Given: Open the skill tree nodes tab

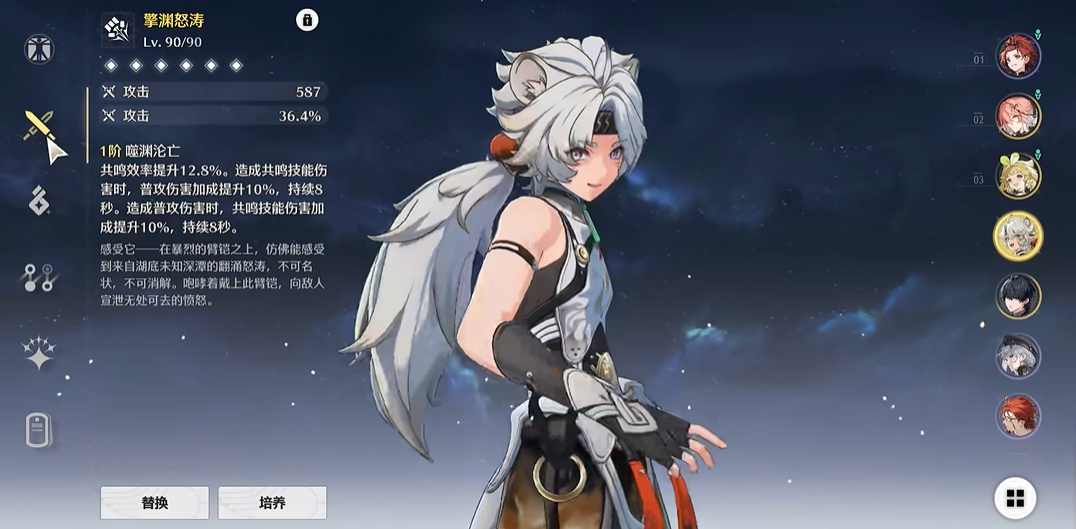Looking at the screenshot, I should coord(39,277).
